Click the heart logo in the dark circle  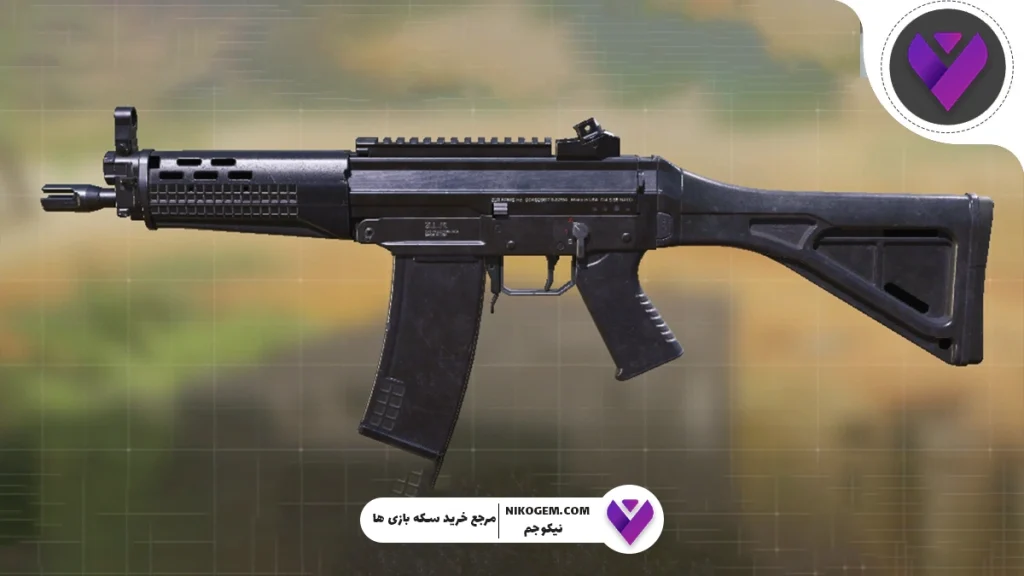(946, 67)
